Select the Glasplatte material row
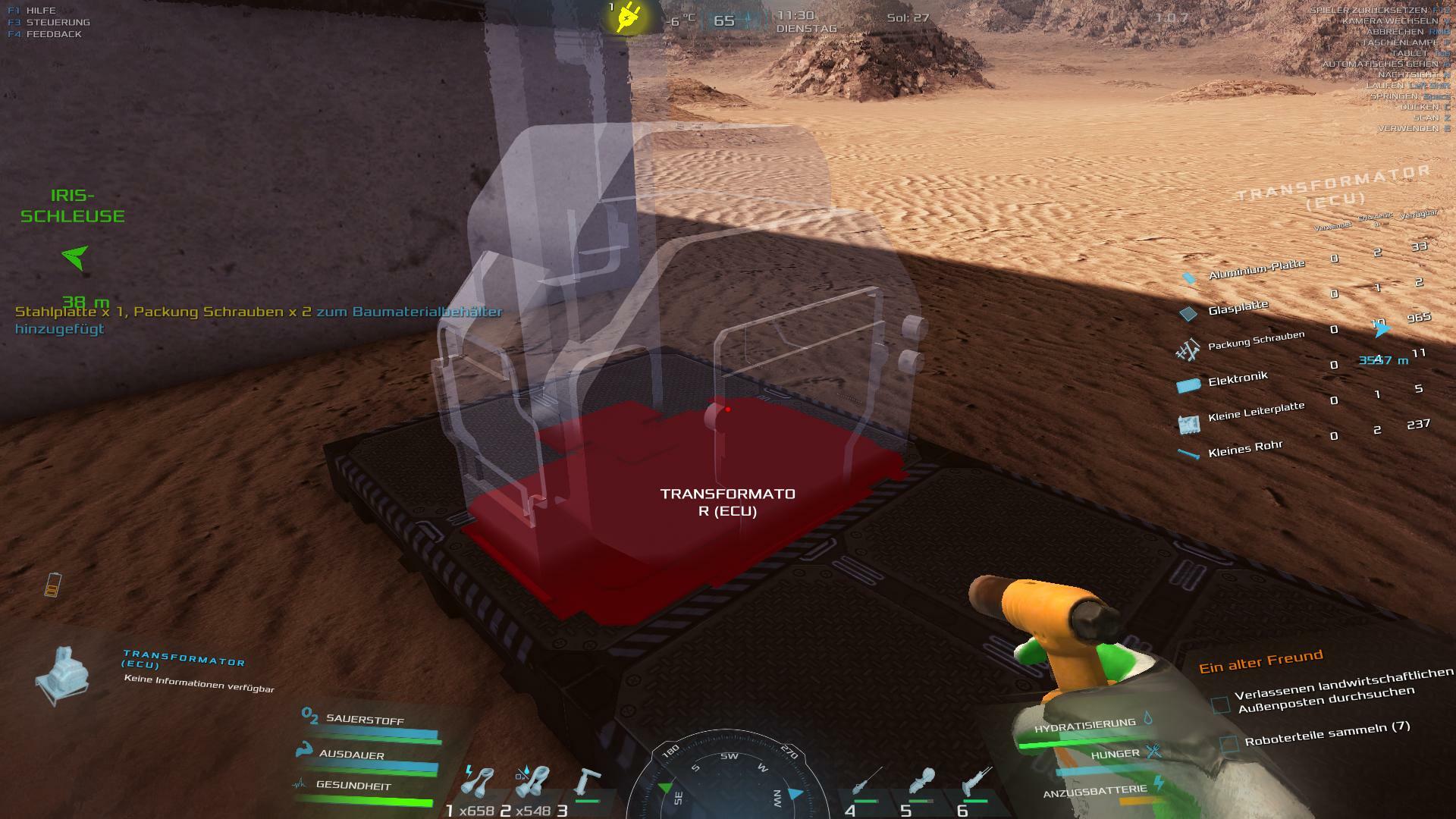 pyautogui.click(x=1238, y=308)
